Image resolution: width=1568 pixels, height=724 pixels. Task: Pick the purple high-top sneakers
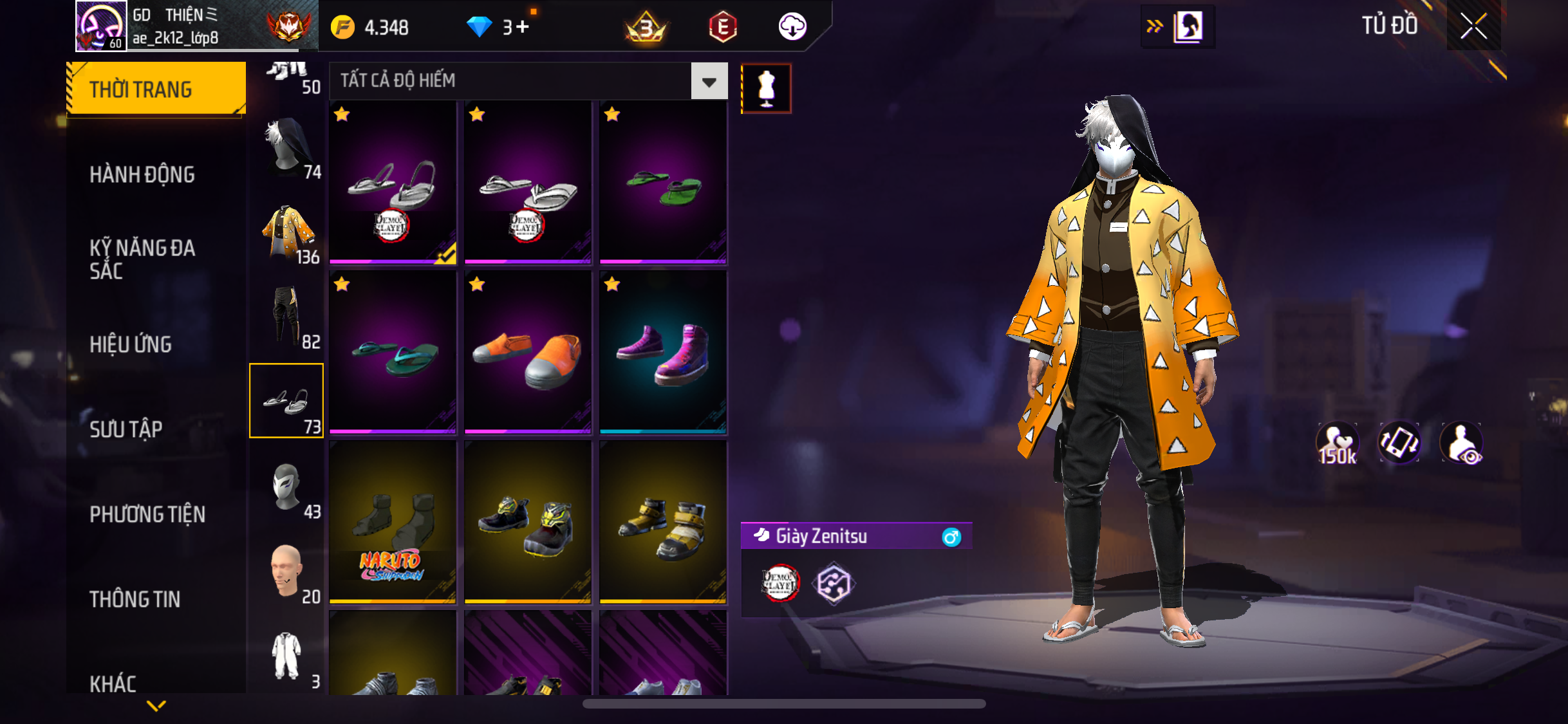coord(663,352)
